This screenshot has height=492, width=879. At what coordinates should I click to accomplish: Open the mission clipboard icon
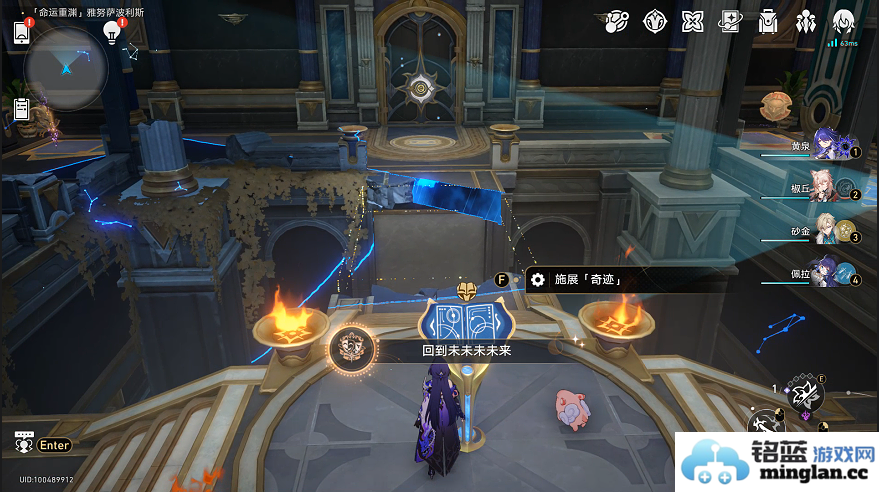click(x=22, y=108)
